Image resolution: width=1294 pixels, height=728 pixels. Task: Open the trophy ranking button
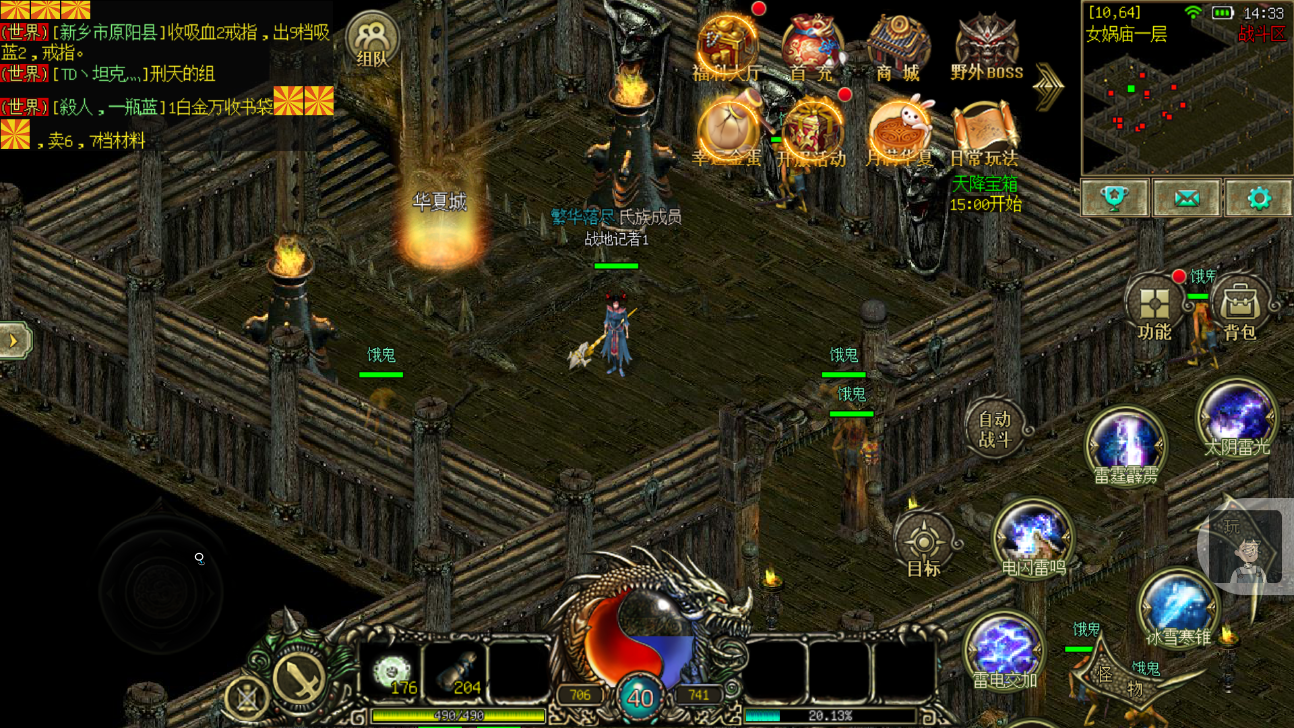tap(1115, 198)
